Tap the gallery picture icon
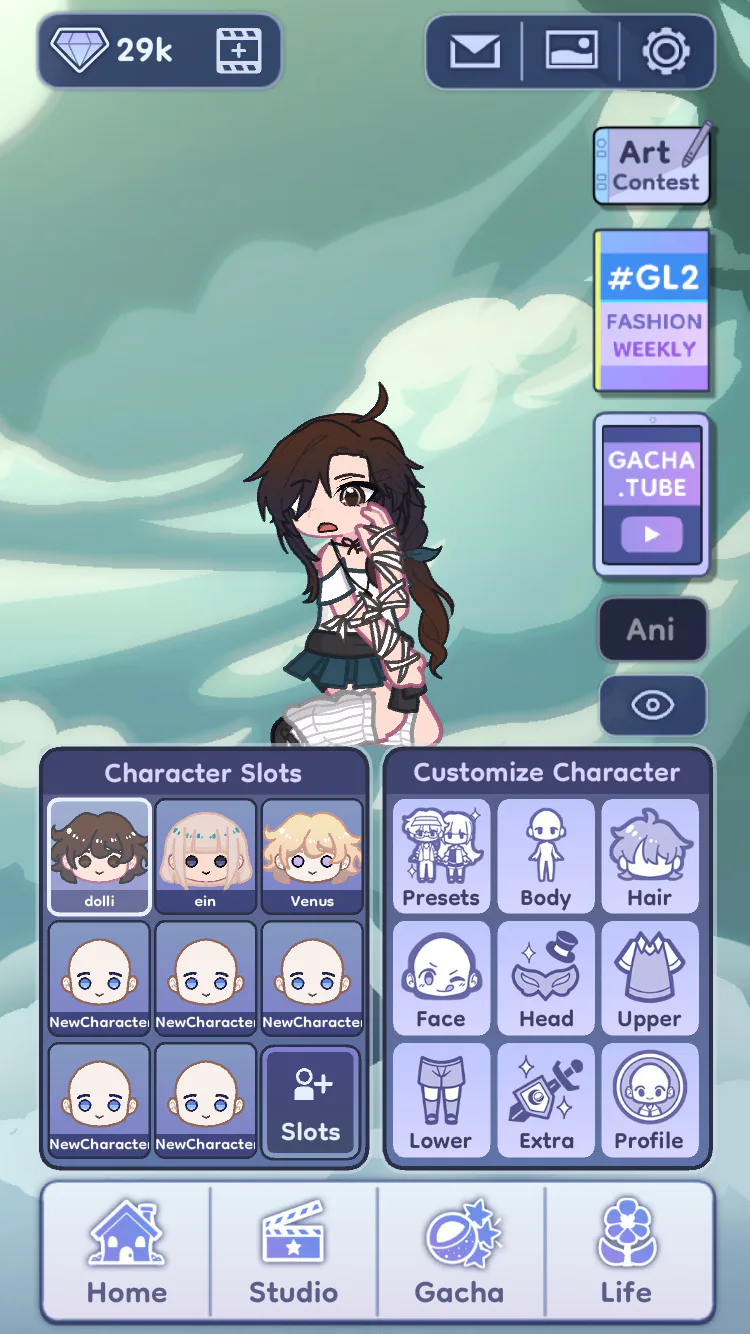 [572, 51]
